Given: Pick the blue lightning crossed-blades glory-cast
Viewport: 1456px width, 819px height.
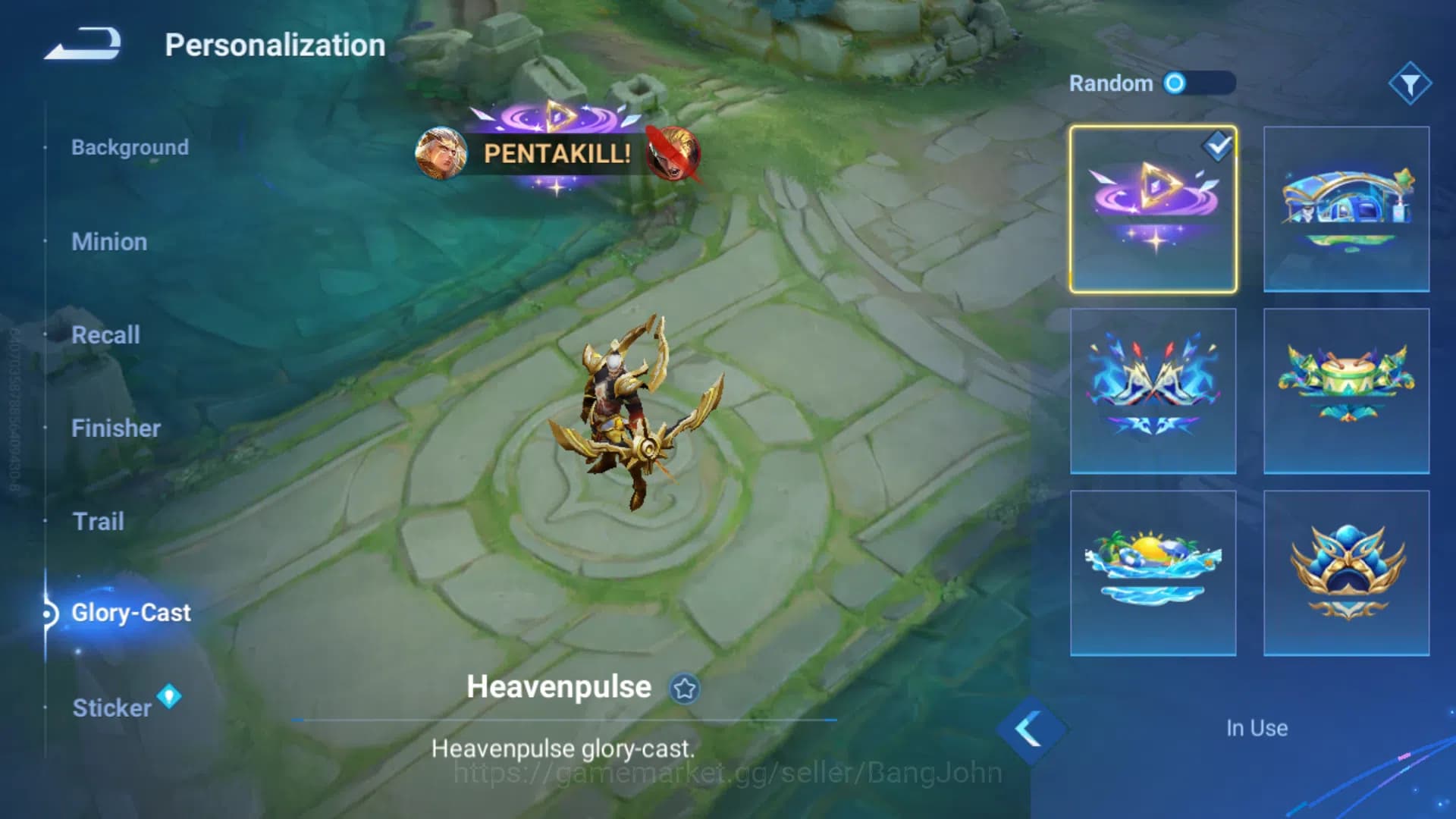Looking at the screenshot, I should point(1153,391).
